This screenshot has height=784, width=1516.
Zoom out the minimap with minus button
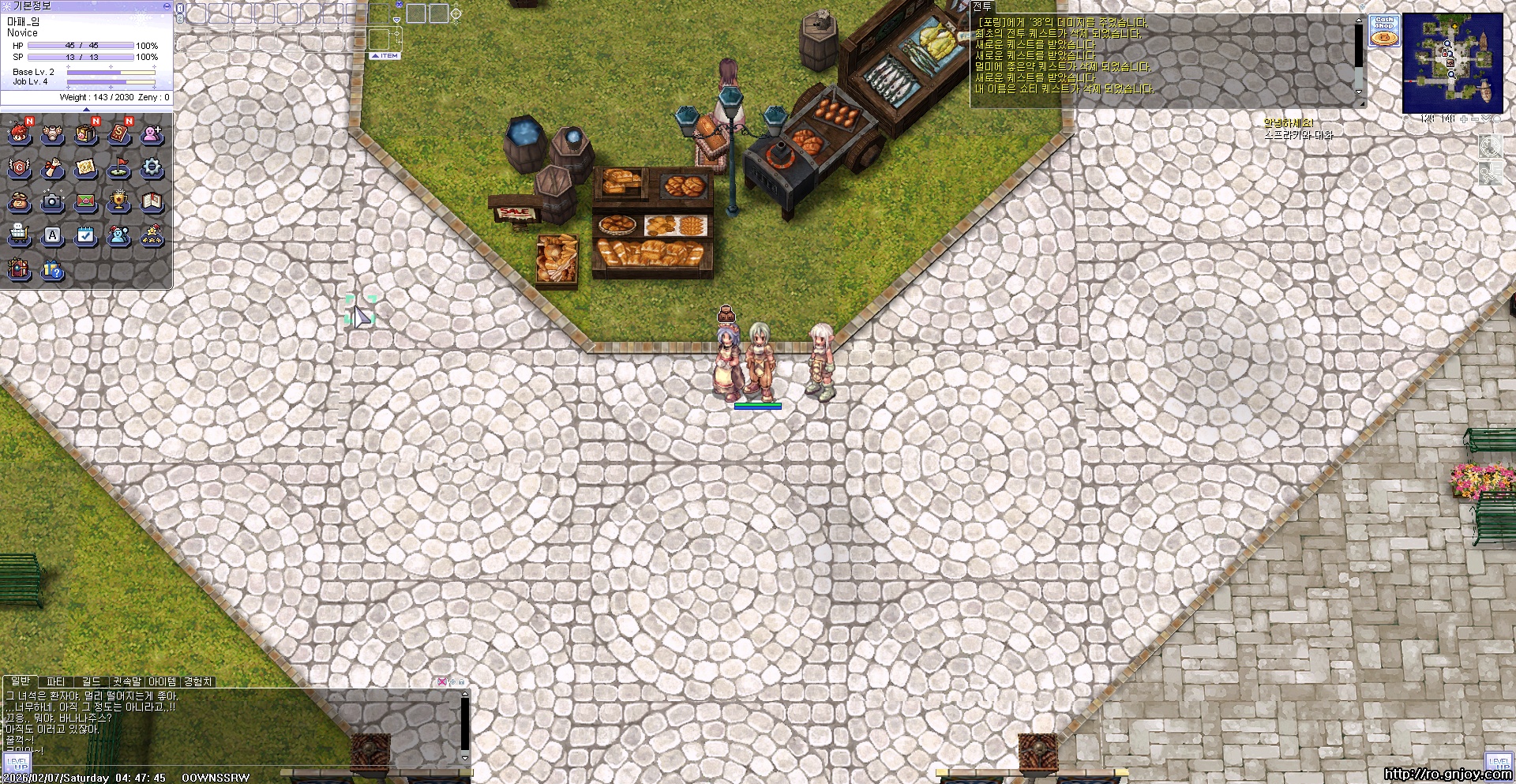point(1474,119)
